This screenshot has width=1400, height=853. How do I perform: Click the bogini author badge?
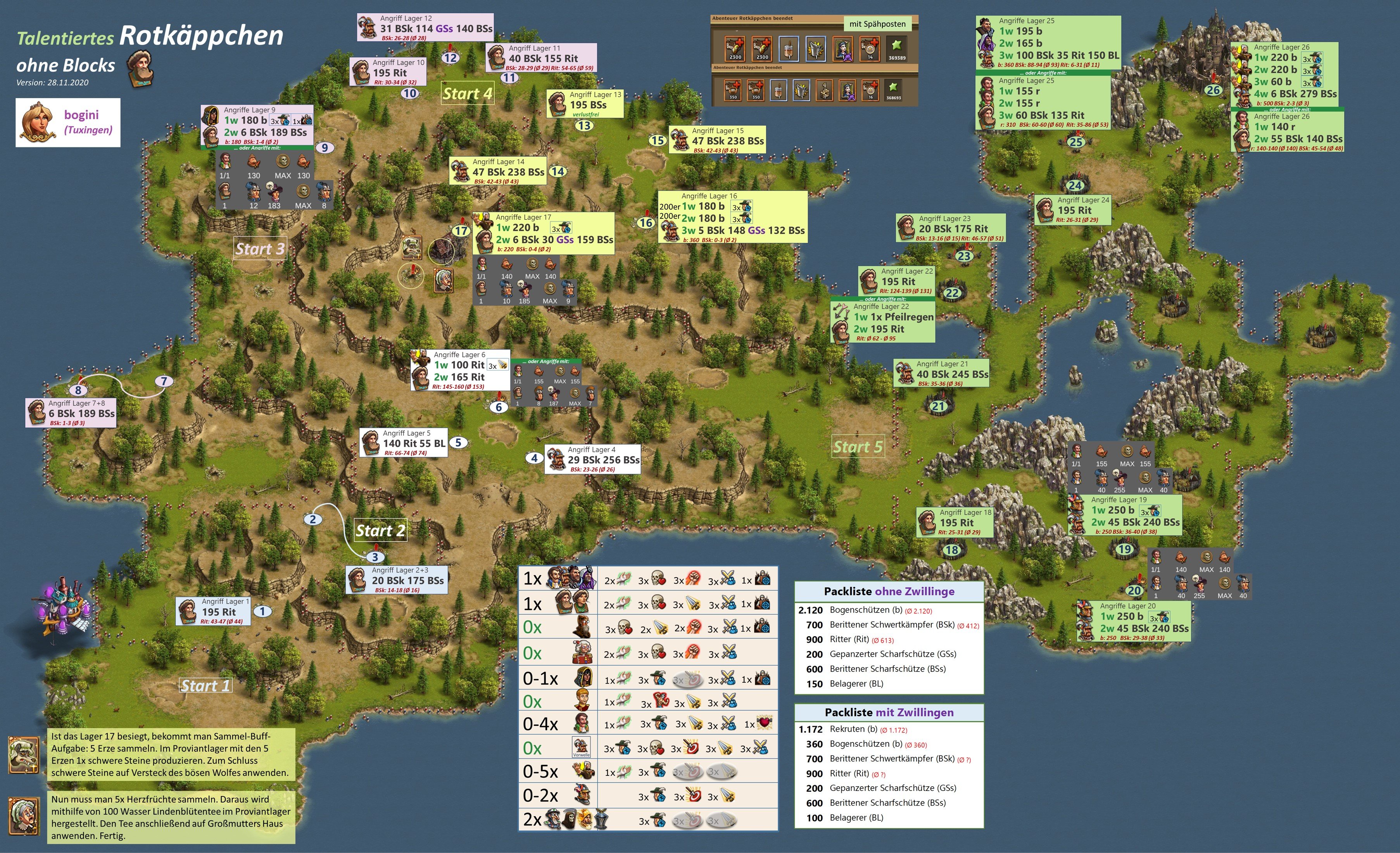[x=68, y=123]
